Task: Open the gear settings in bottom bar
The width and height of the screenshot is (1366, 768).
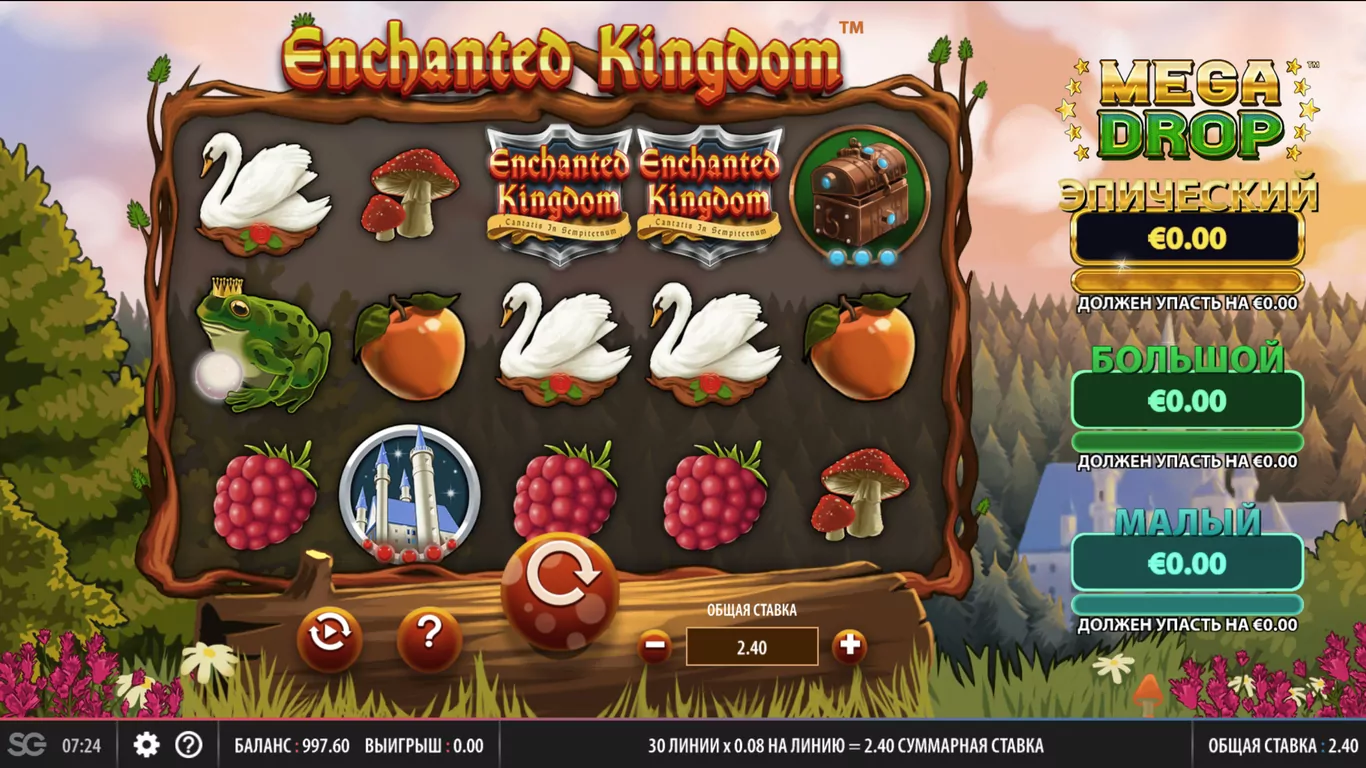Action: [147, 745]
